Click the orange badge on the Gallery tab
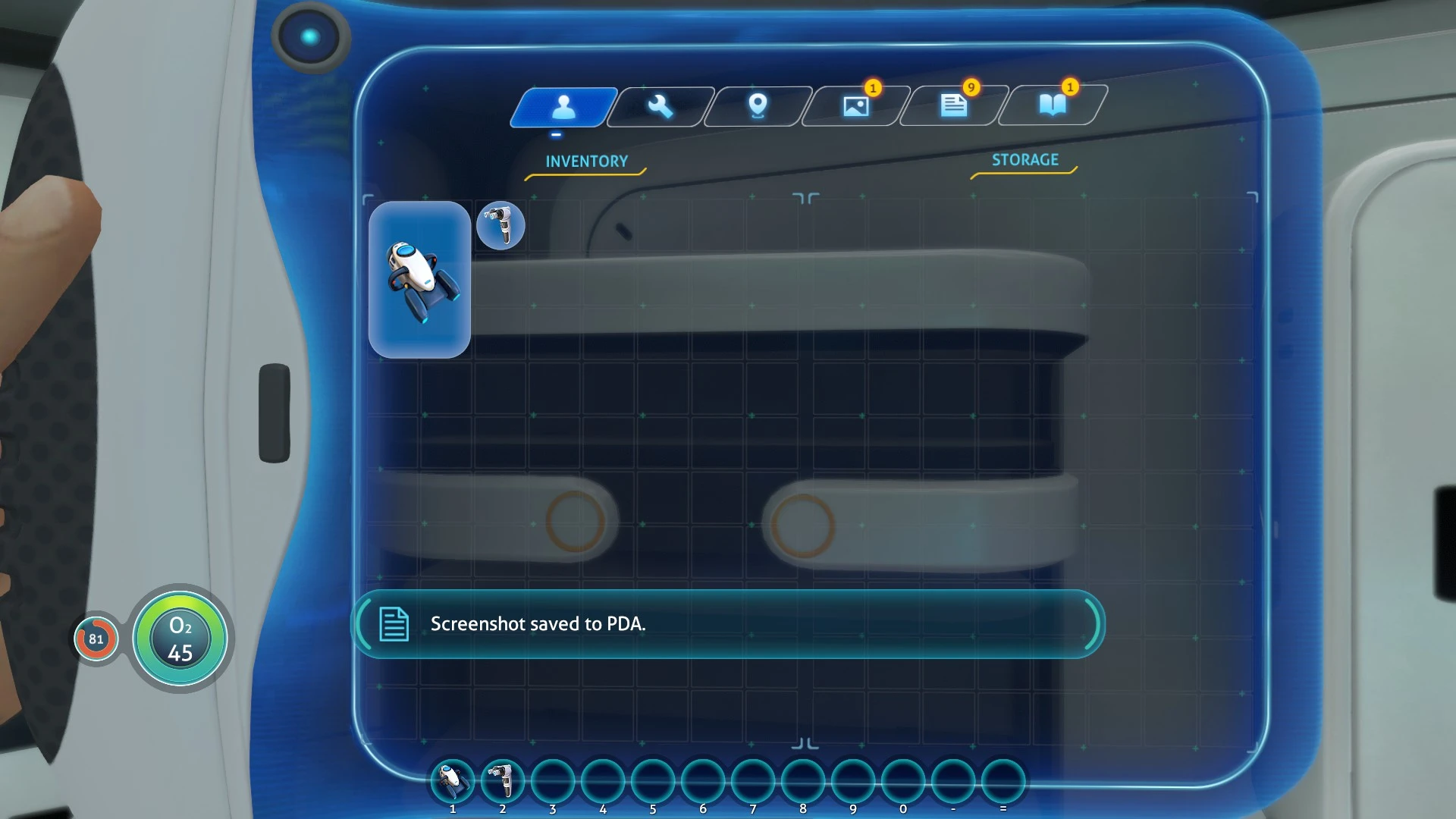 point(874,87)
